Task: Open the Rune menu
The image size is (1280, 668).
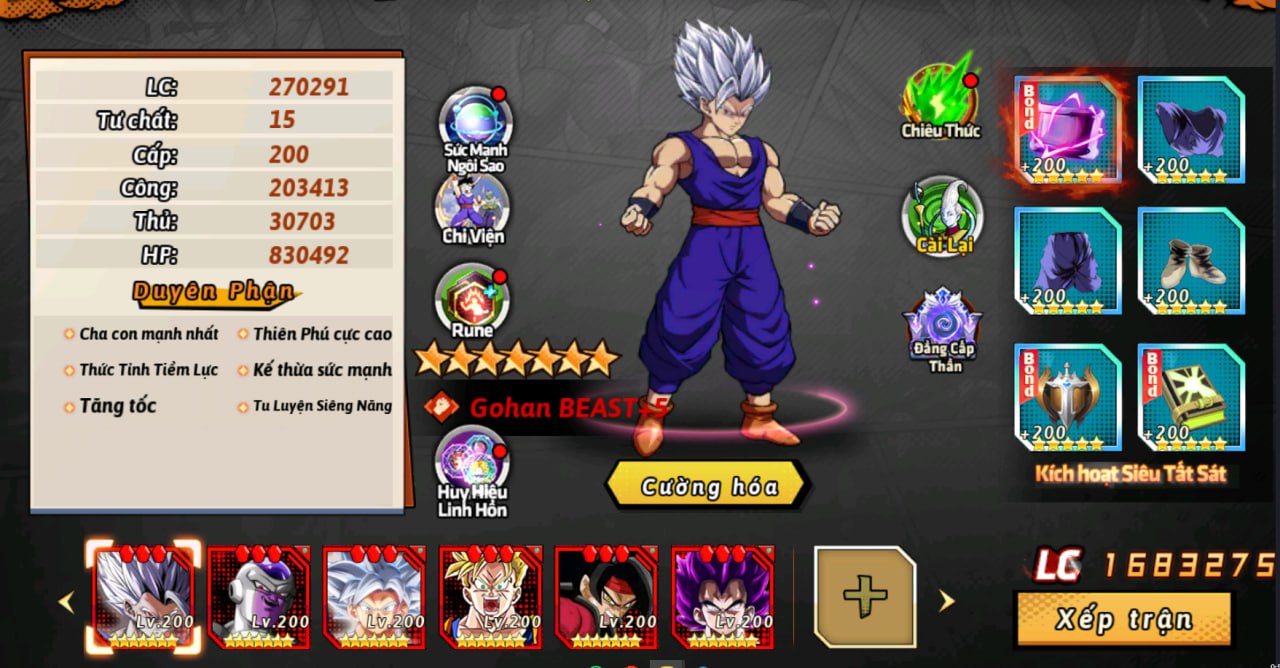Action: coord(472,298)
